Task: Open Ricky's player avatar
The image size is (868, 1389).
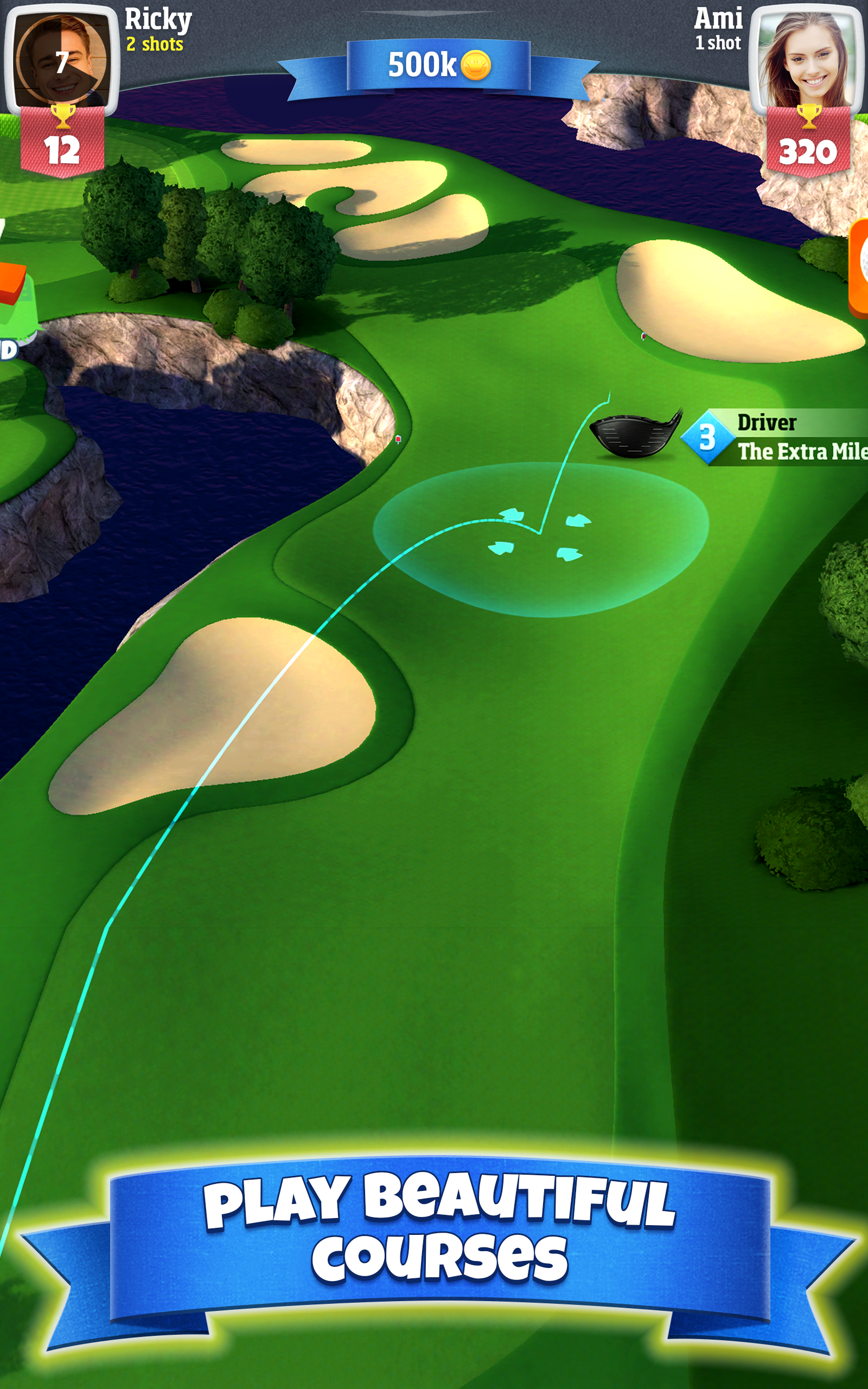Action: [x=61, y=60]
